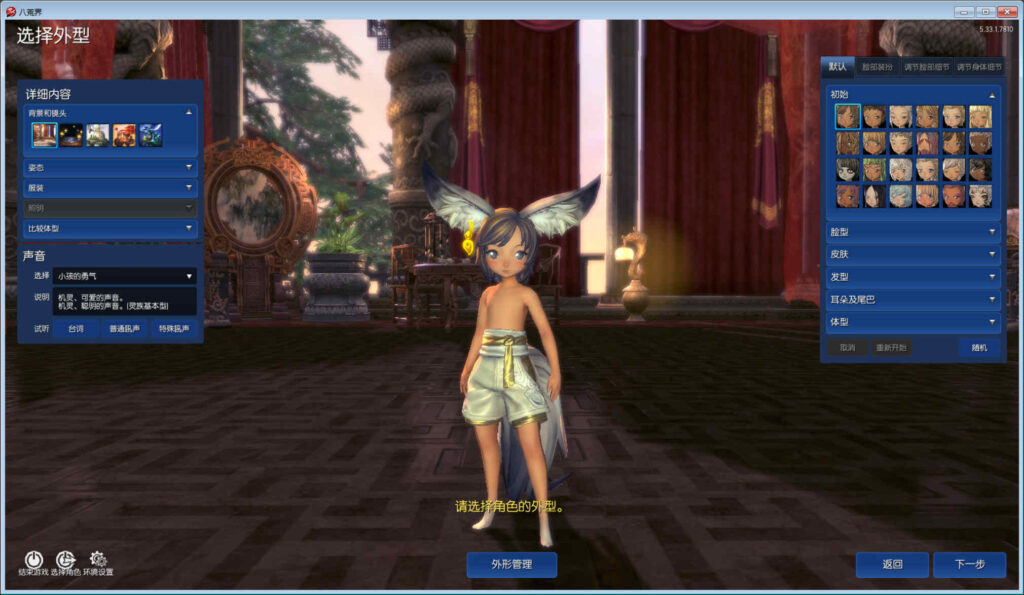Open the 姿态 pose dropdown

(110, 168)
